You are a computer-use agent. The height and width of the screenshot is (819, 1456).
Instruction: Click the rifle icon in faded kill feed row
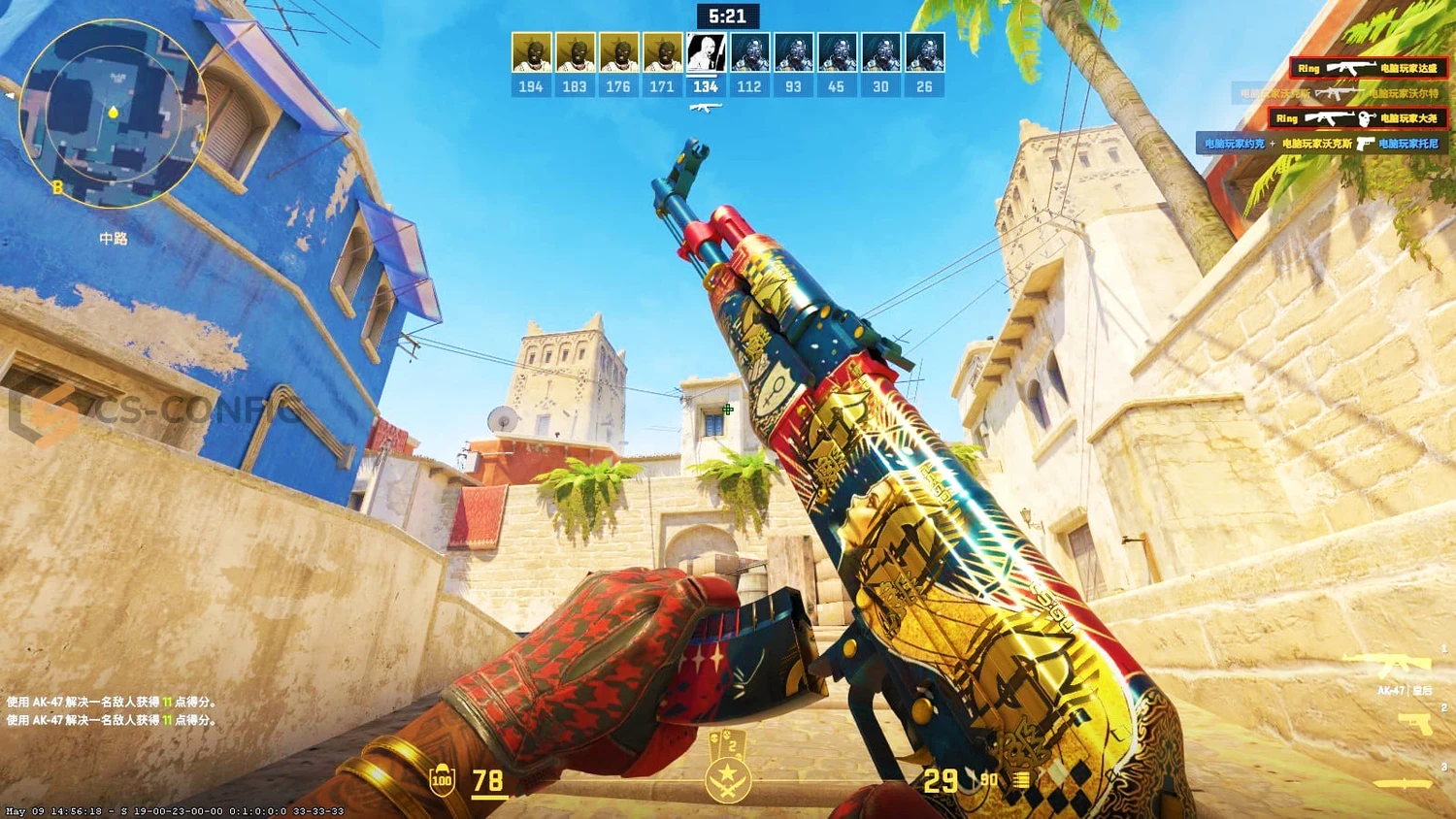[1339, 93]
